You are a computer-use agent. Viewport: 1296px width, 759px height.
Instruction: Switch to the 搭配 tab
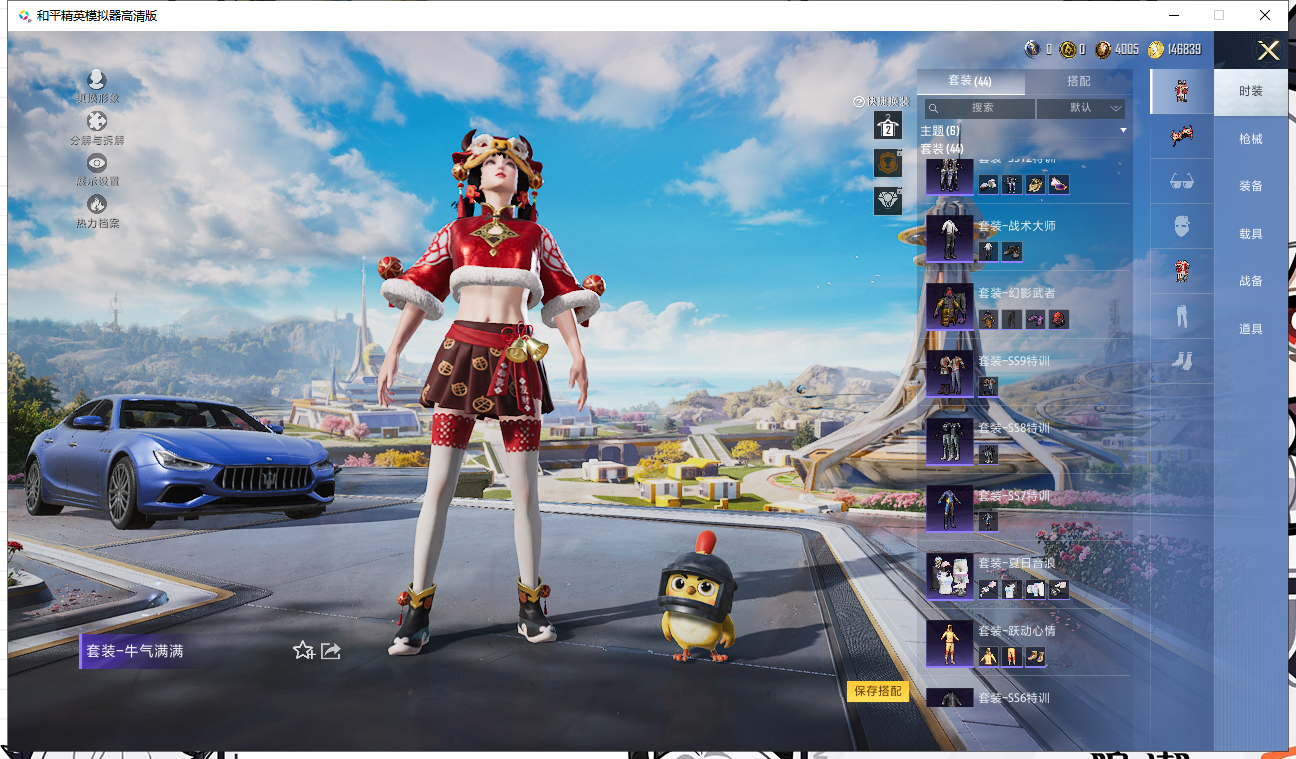(x=1078, y=82)
